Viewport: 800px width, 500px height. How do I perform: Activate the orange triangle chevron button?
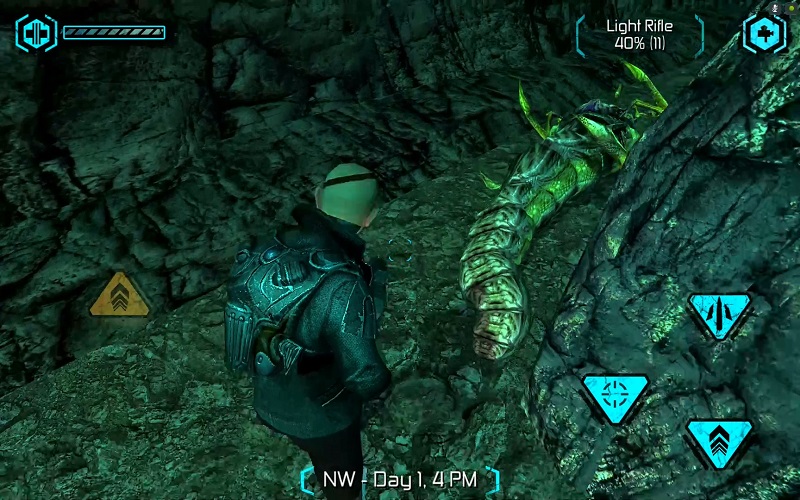coord(119,295)
